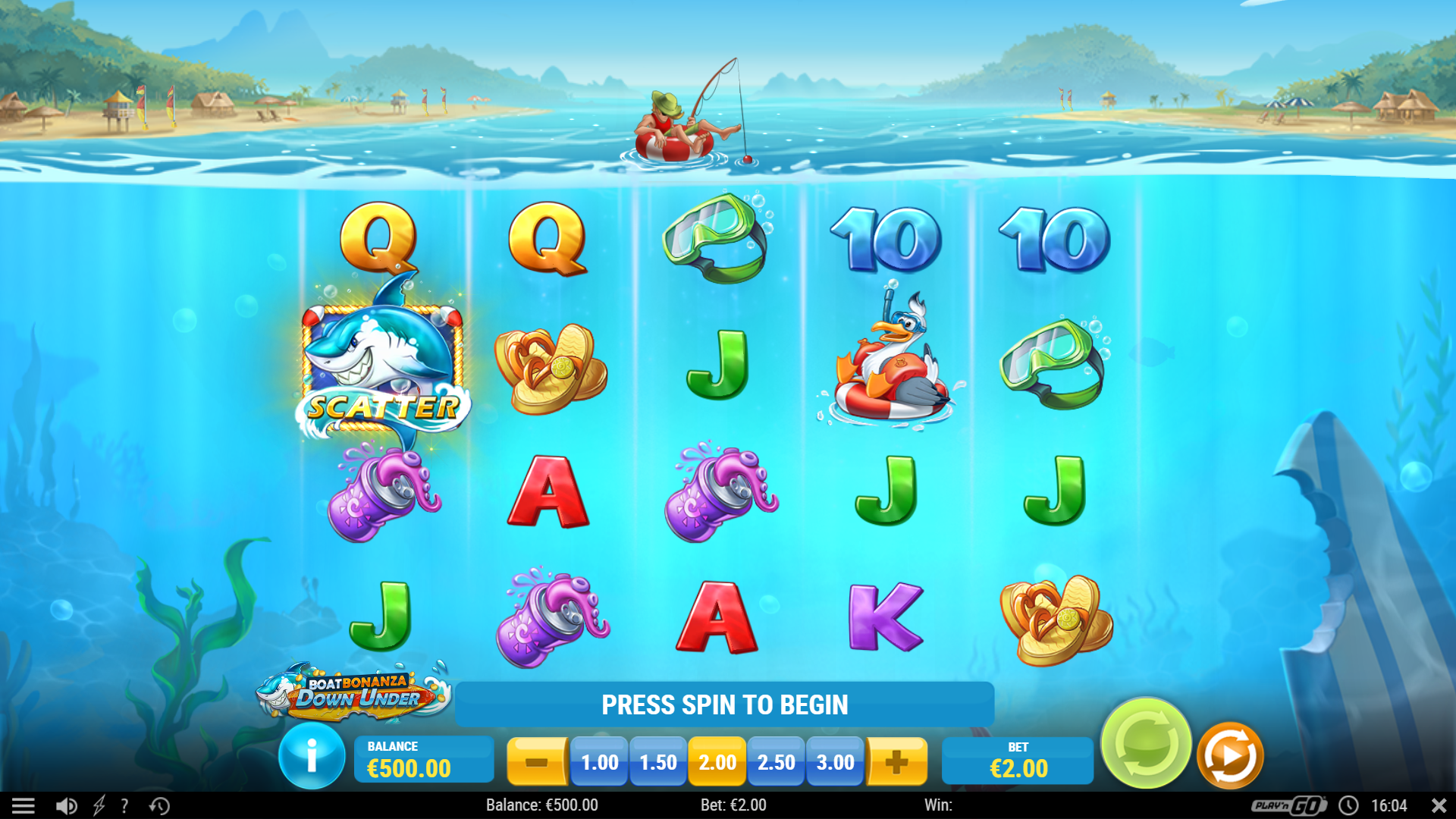Open game information via the blue info button

(x=311, y=756)
